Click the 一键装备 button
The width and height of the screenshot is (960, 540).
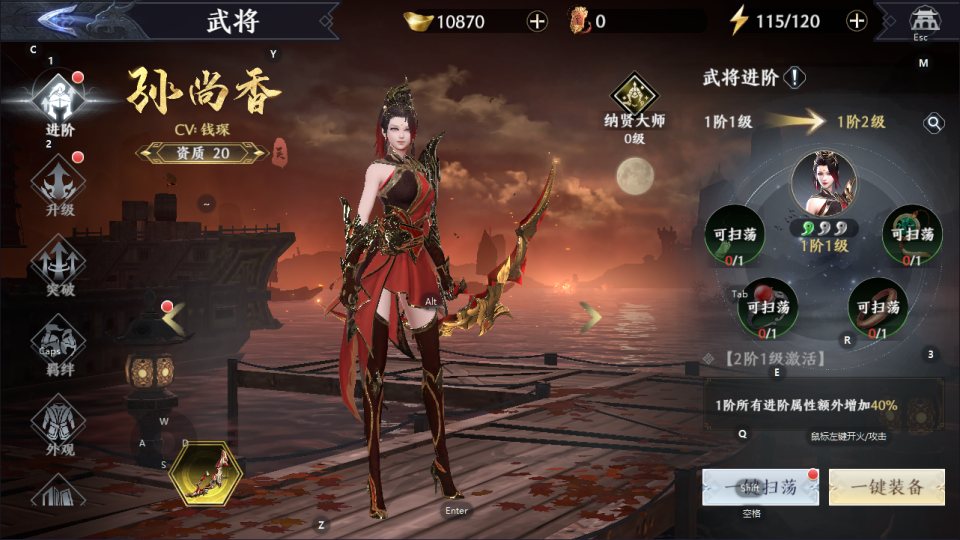click(887, 487)
